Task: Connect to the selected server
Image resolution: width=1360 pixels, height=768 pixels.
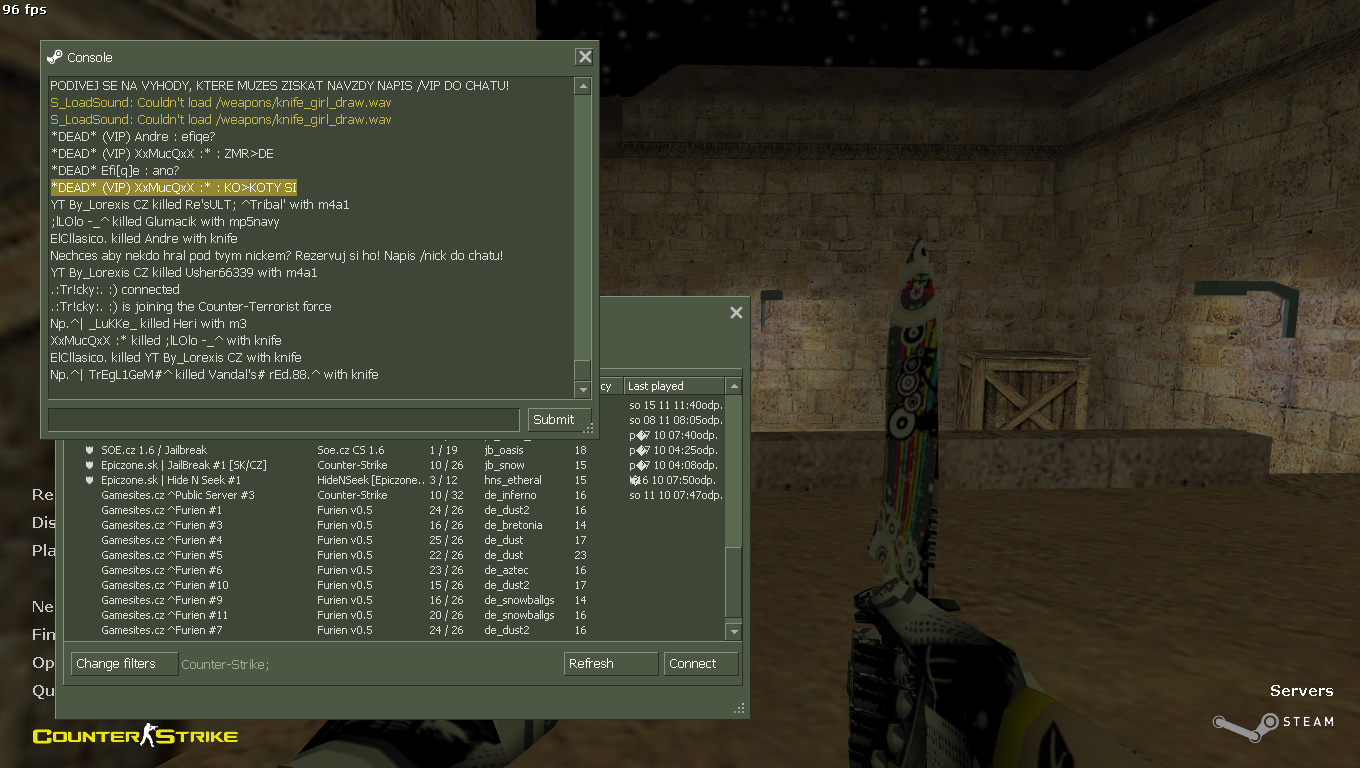Action: [x=700, y=664]
